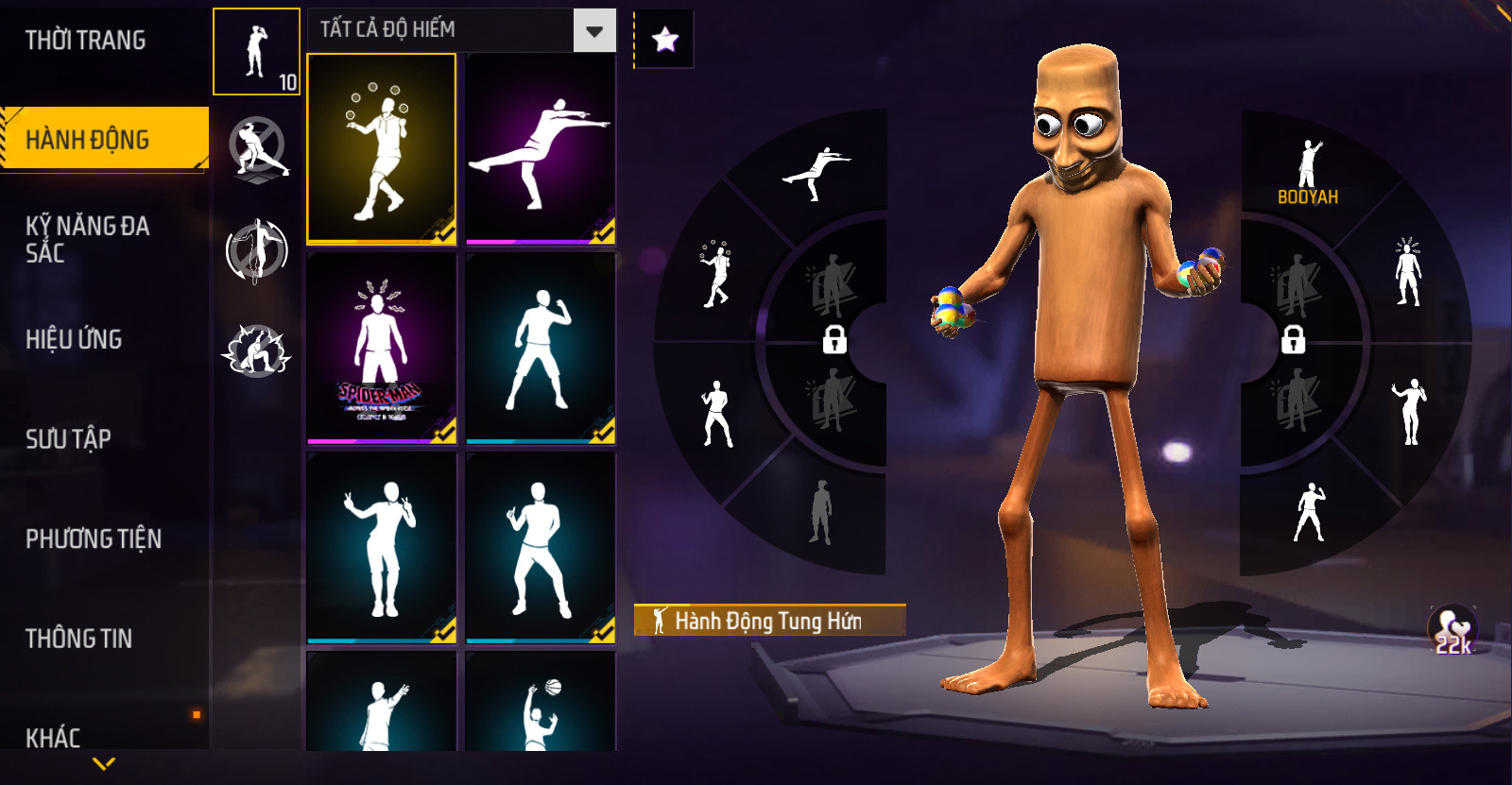The image size is (1512, 785).
Task: Open the Thông Tin menu
Action: pyautogui.click(x=78, y=639)
